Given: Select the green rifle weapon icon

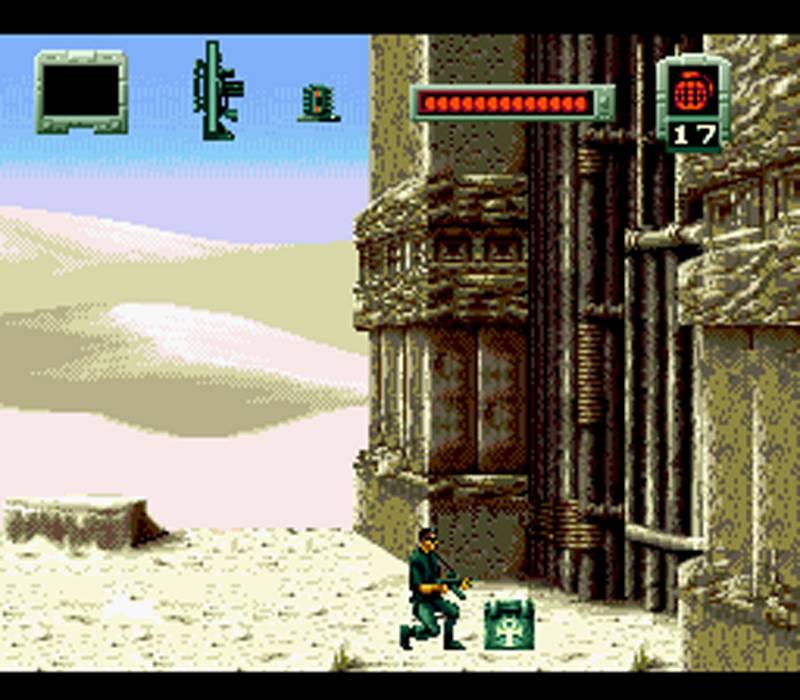Looking at the screenshot, I should coord(218,90).
